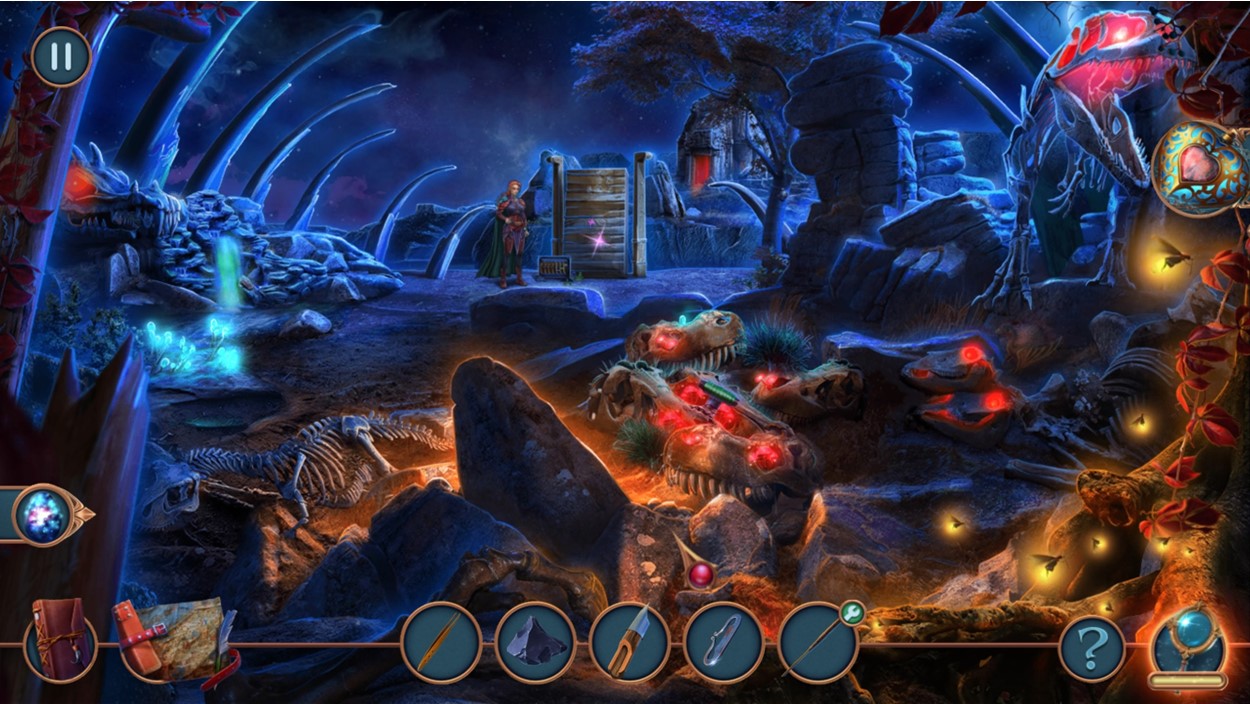
Task: Select the wooden-handled blade tool slot
Action: [x=629, y=642]
